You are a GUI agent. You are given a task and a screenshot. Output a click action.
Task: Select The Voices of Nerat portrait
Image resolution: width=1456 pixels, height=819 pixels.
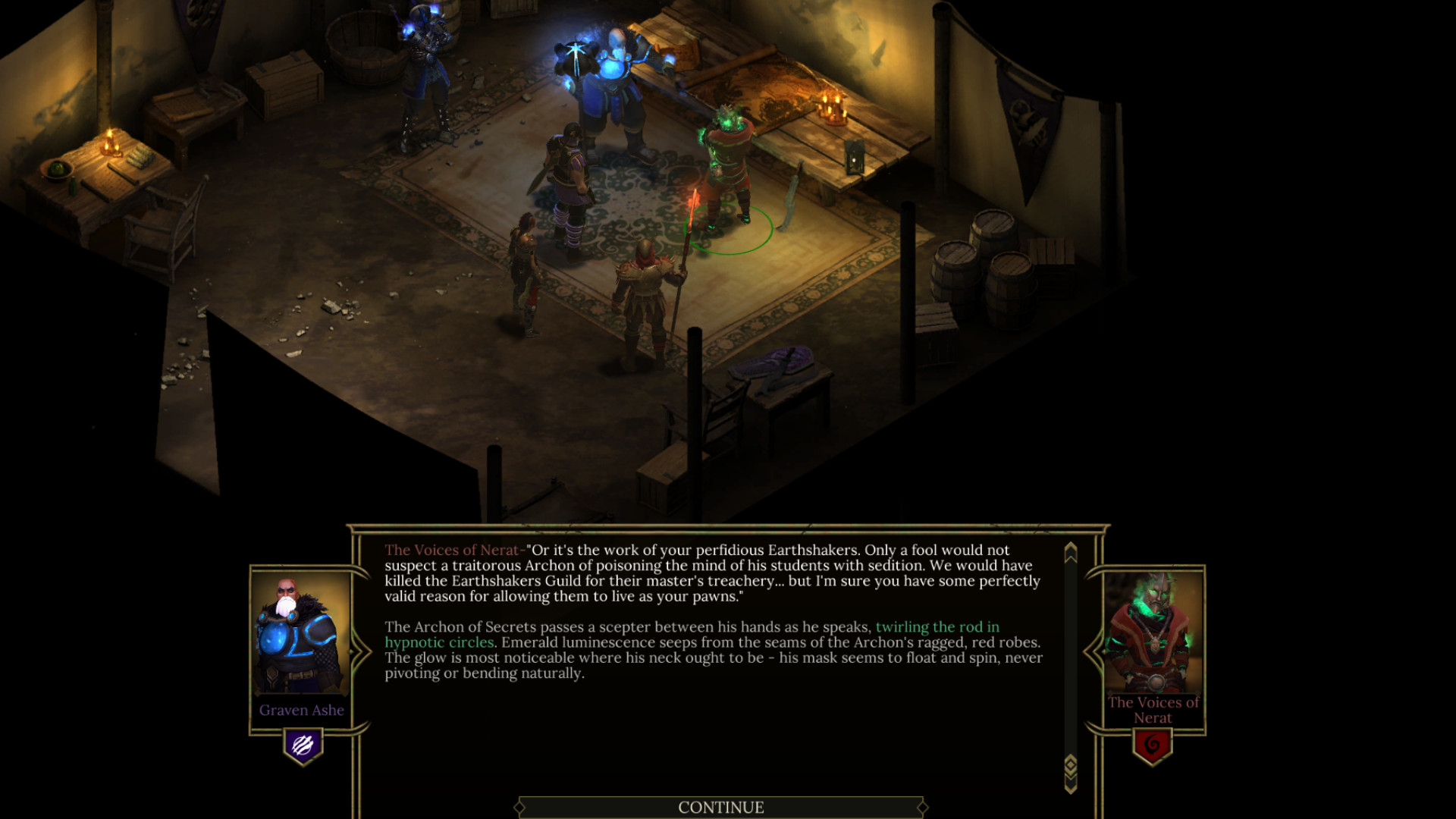tap(1152, 632)
